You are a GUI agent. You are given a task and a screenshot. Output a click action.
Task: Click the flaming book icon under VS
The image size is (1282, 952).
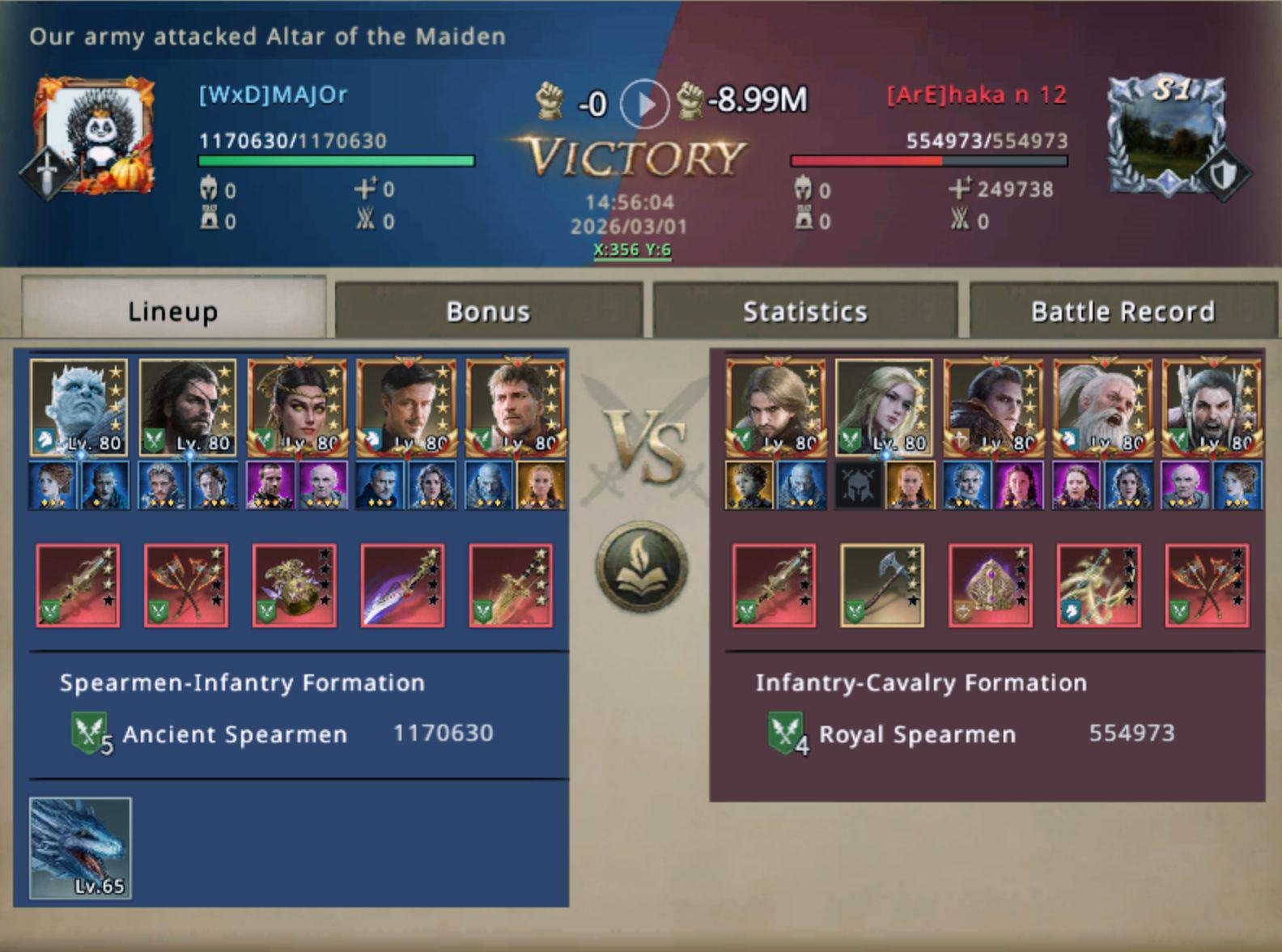[x=643, y=566]
